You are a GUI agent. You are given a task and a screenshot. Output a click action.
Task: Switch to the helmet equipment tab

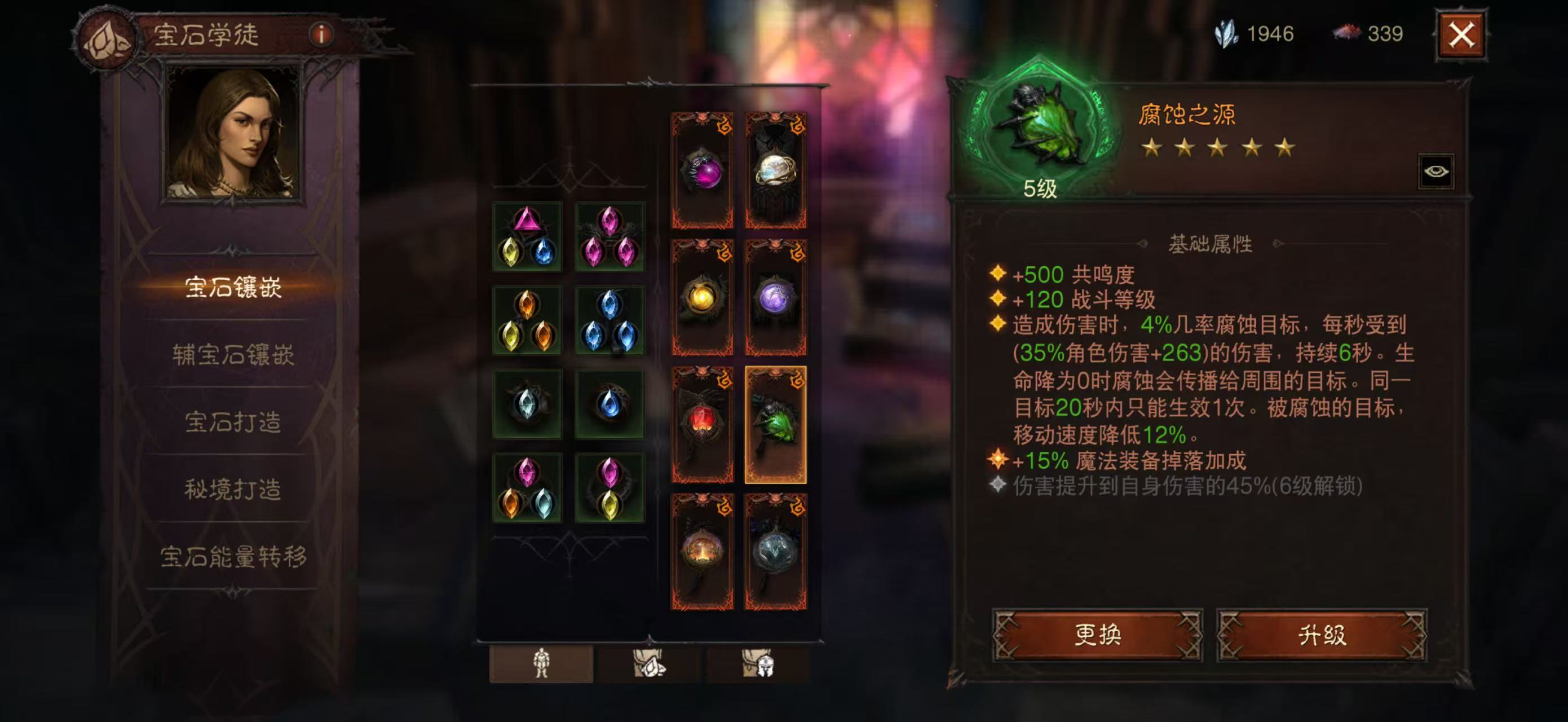758,663
